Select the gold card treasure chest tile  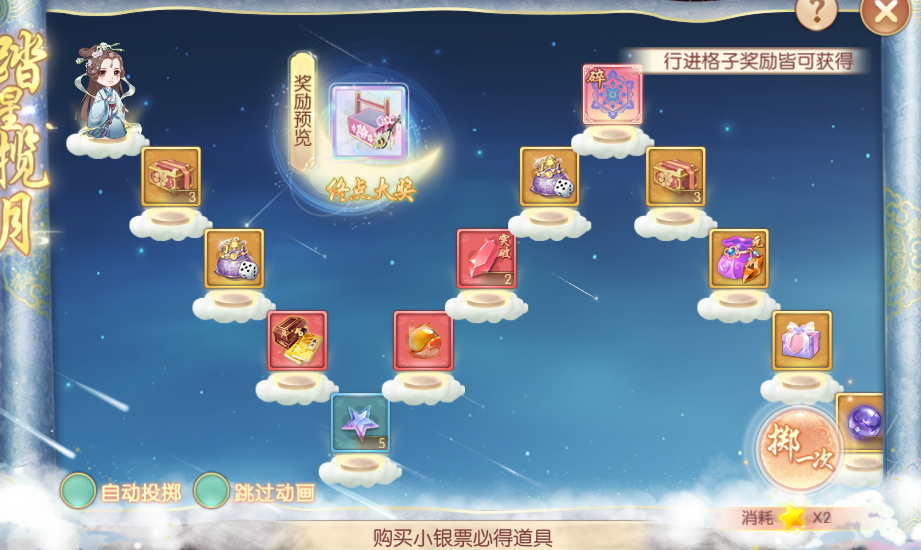coord(297,340)
